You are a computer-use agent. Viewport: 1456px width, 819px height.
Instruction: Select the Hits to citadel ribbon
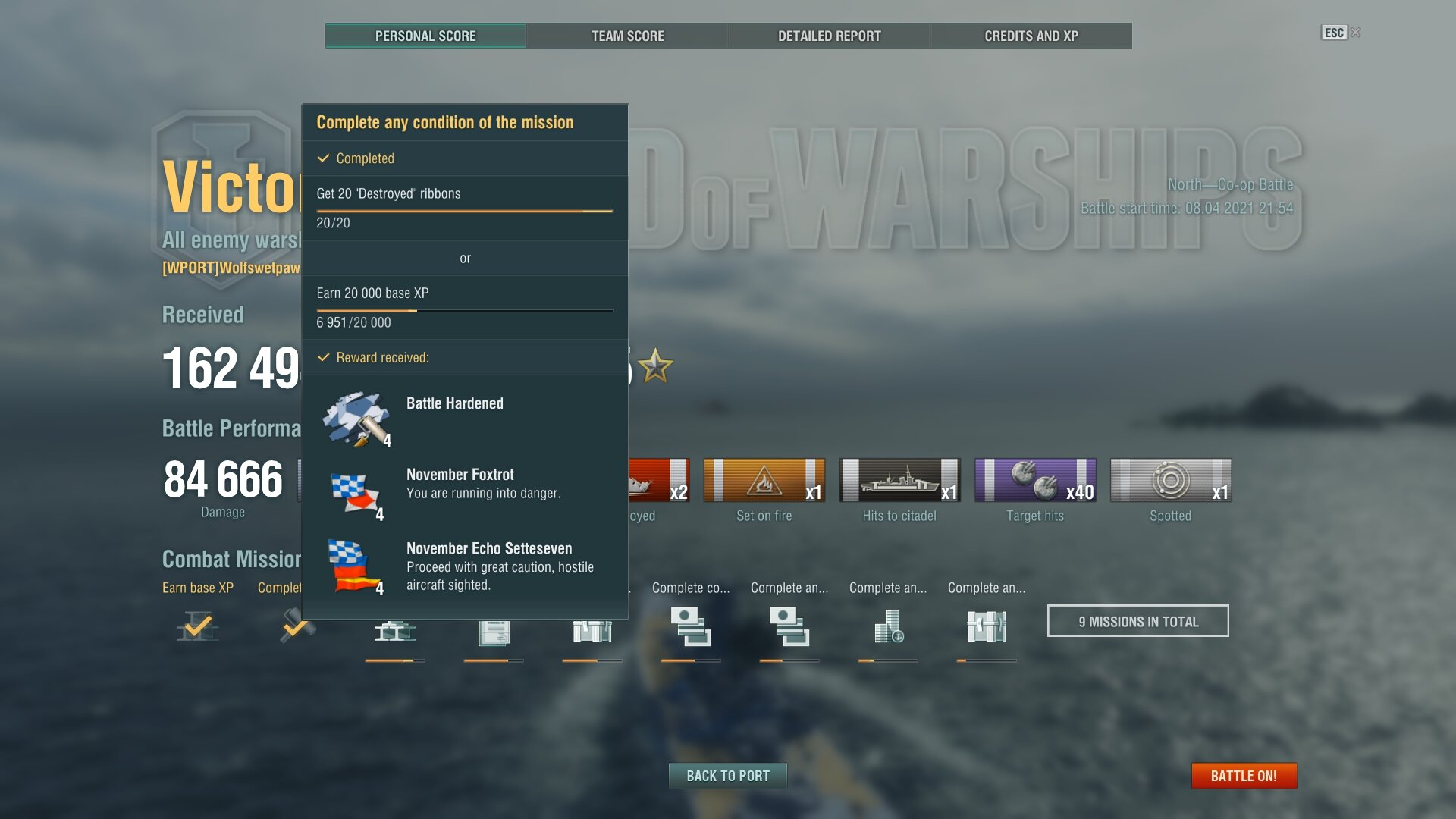tap(899, 480)
